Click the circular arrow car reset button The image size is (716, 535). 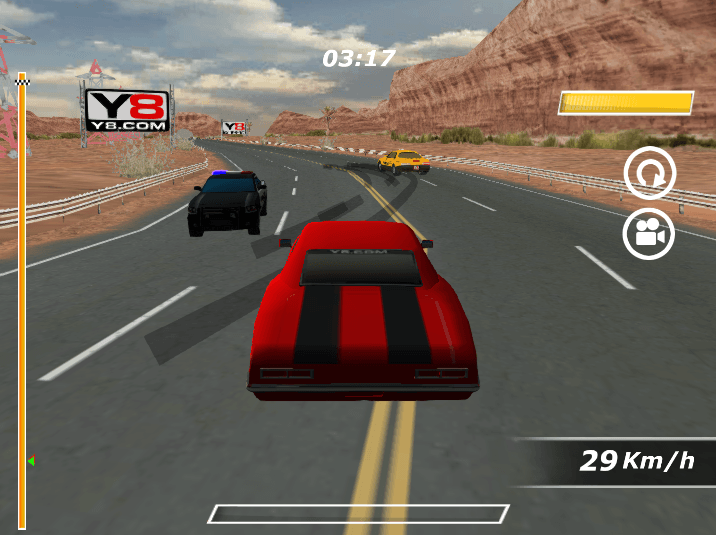point(650,174)
